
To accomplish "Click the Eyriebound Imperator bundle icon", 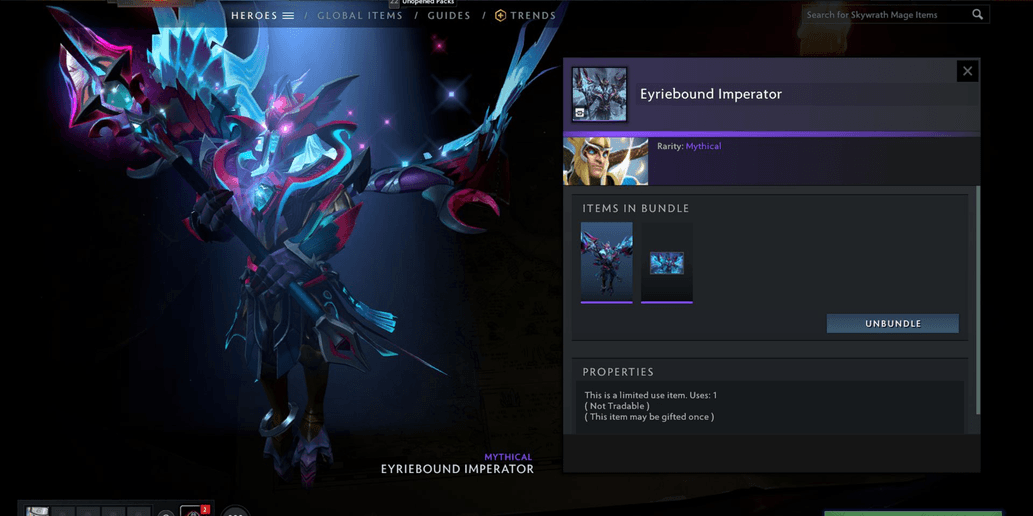I will 599,94.
